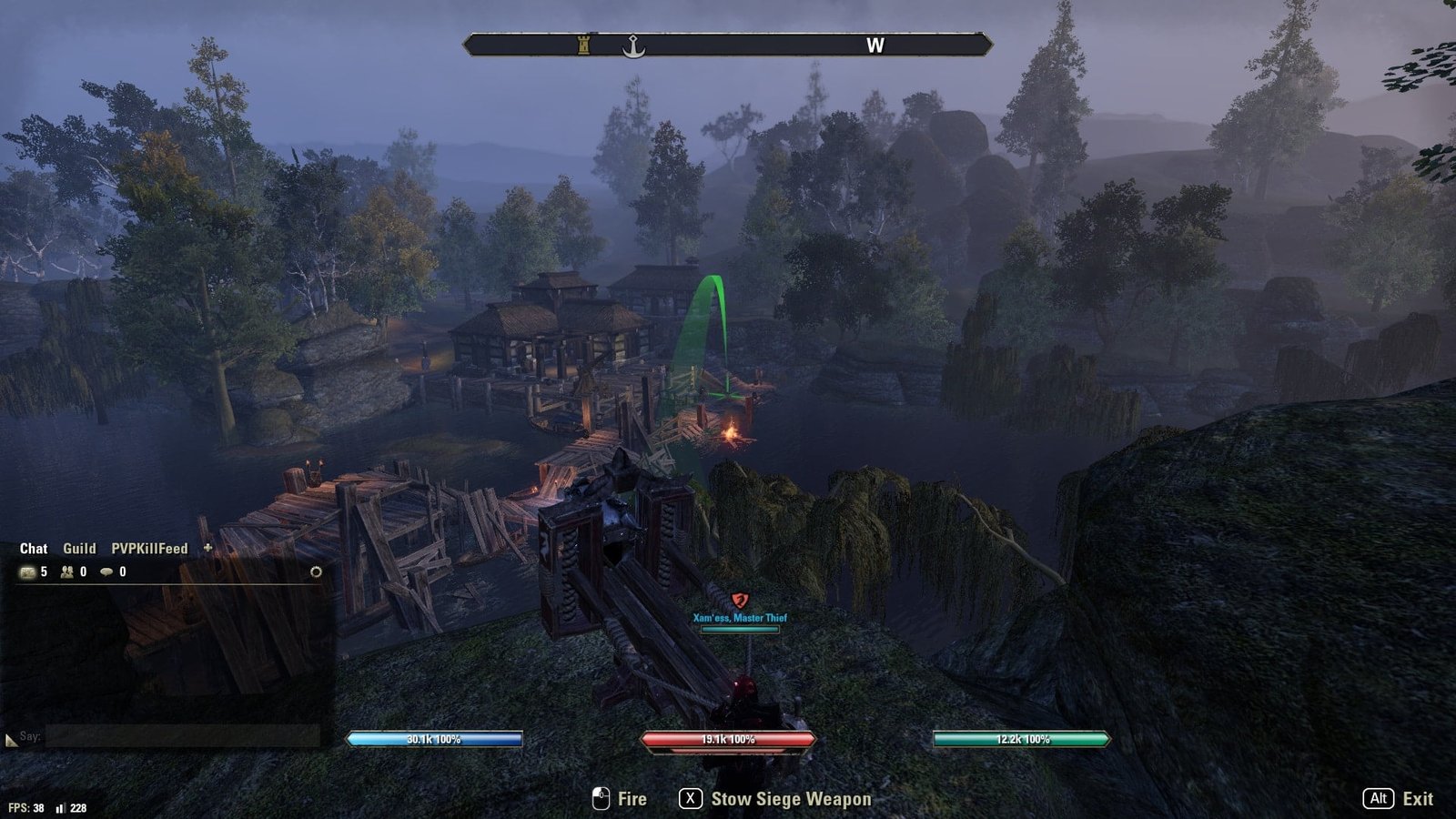Open mail via the envelope icon

click(x=28, y=572)
